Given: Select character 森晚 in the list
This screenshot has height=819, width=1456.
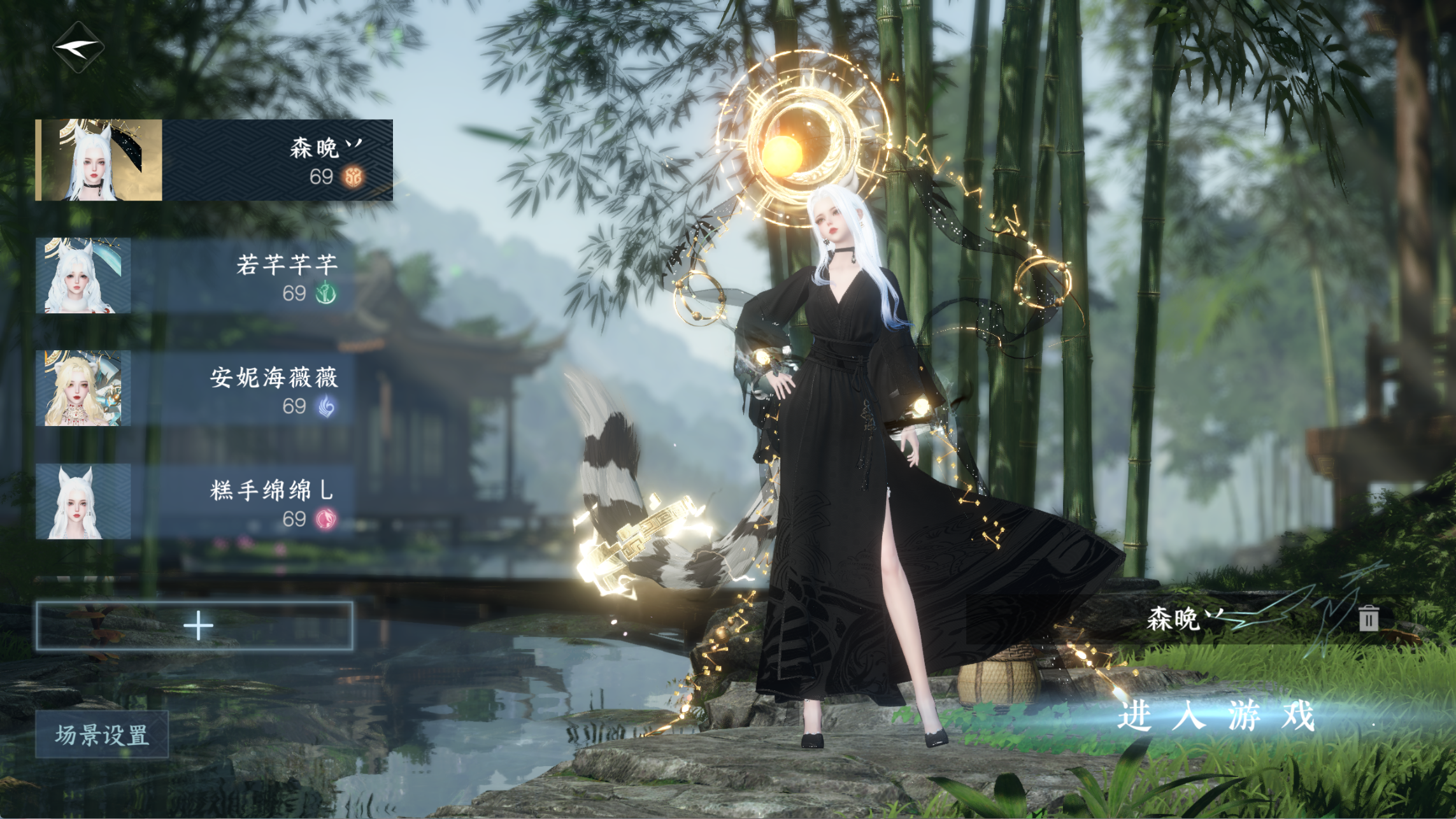Looking at the screenshot, I should pyautogui.click(x=214, y=160).
